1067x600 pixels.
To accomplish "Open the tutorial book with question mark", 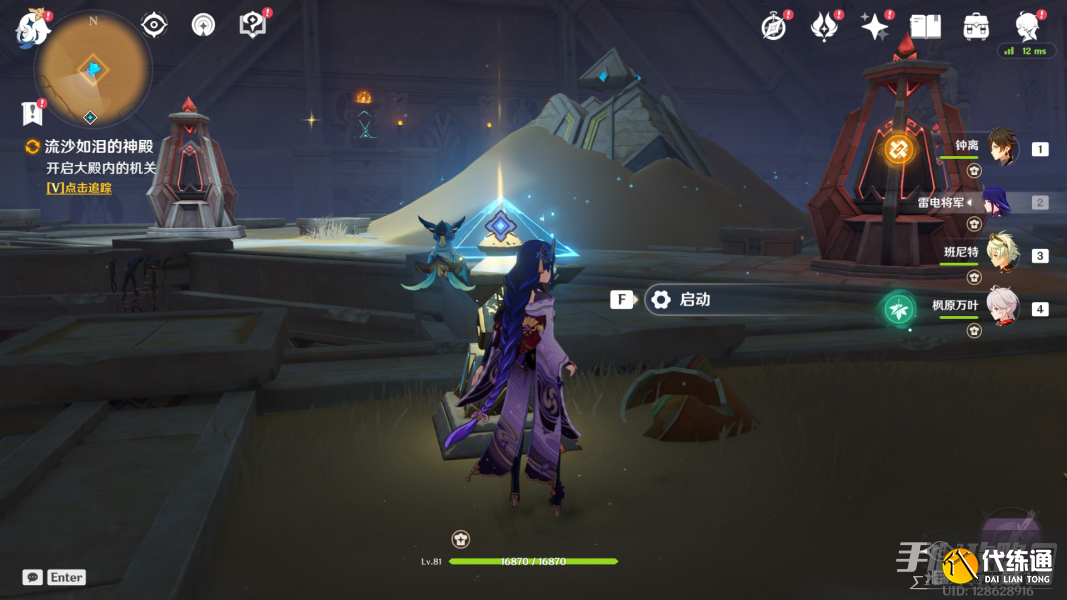I will point(252,25).
